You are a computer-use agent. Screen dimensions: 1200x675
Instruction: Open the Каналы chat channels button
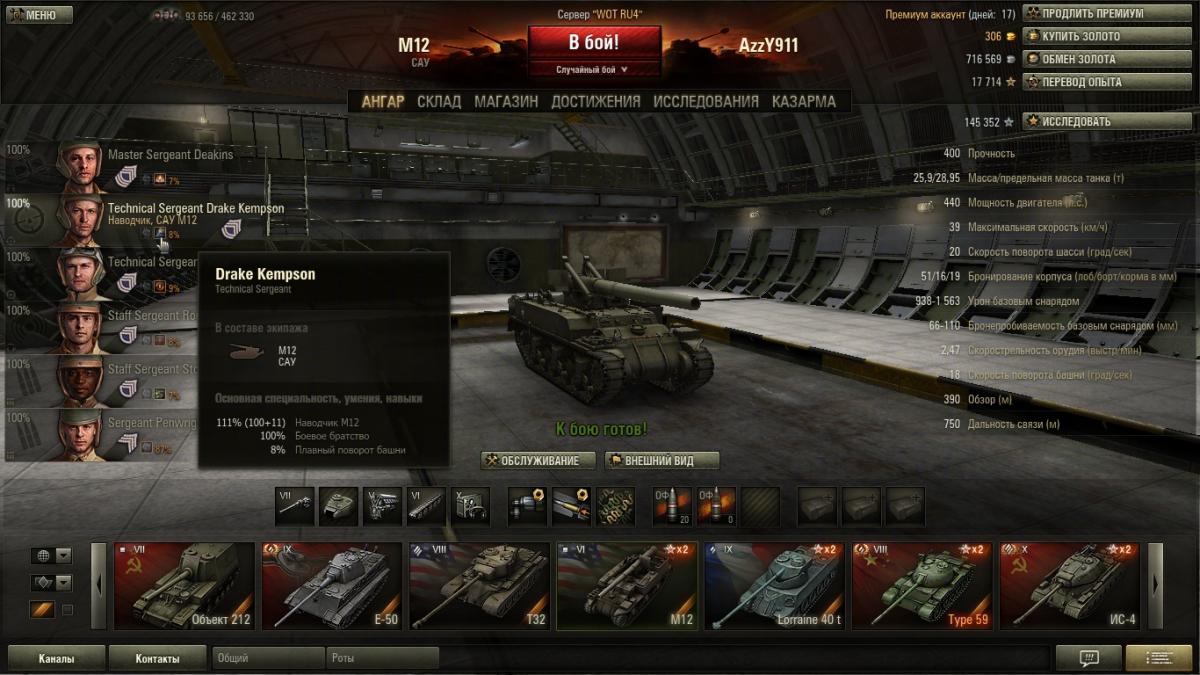(x=56, y=659)
